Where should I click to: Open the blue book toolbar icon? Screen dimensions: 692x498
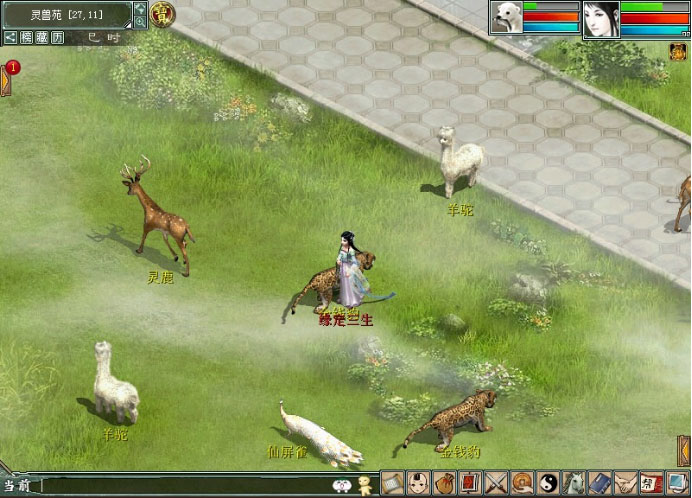click(600, 484)
